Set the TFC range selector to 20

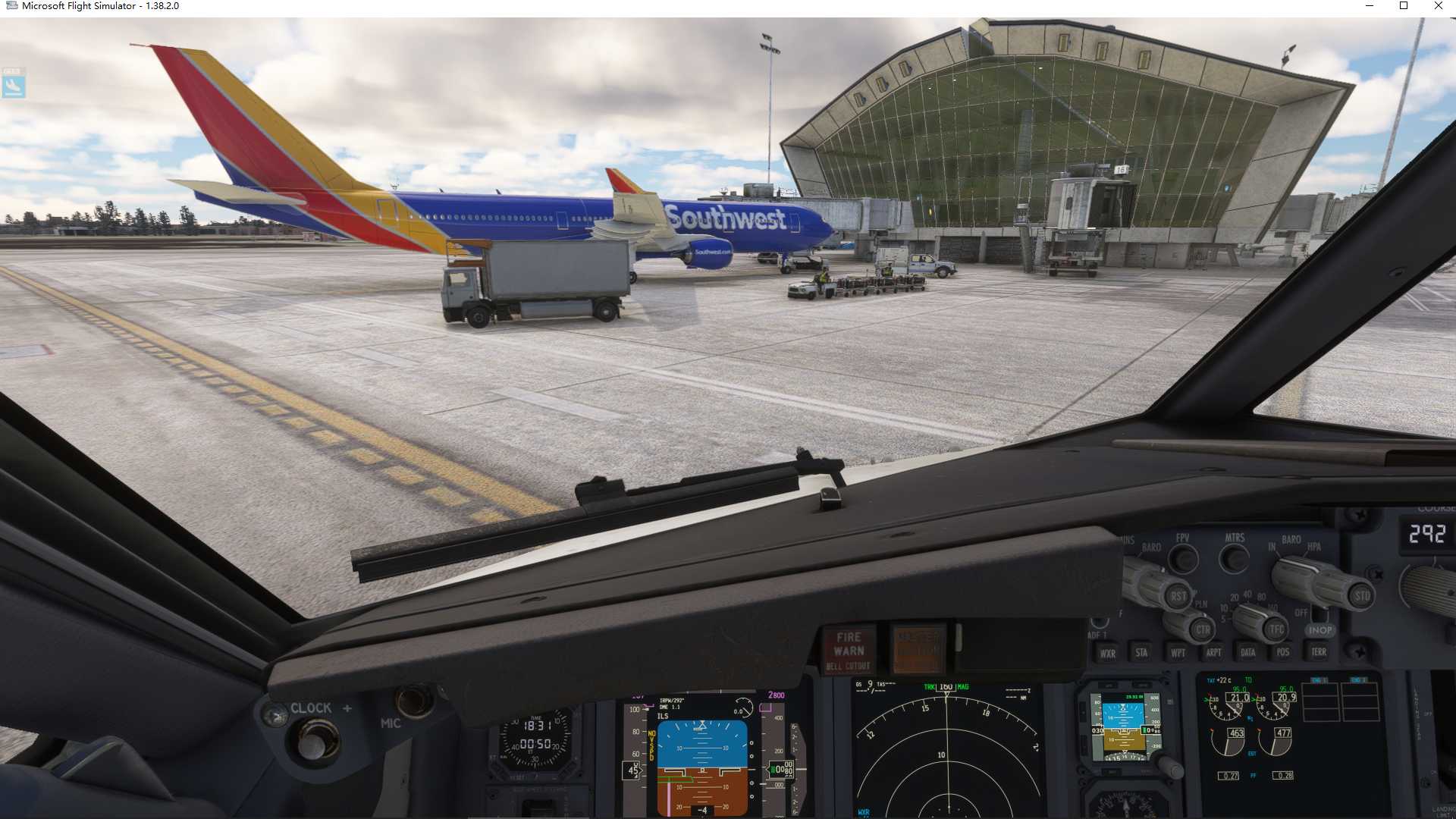[1234, 598]
